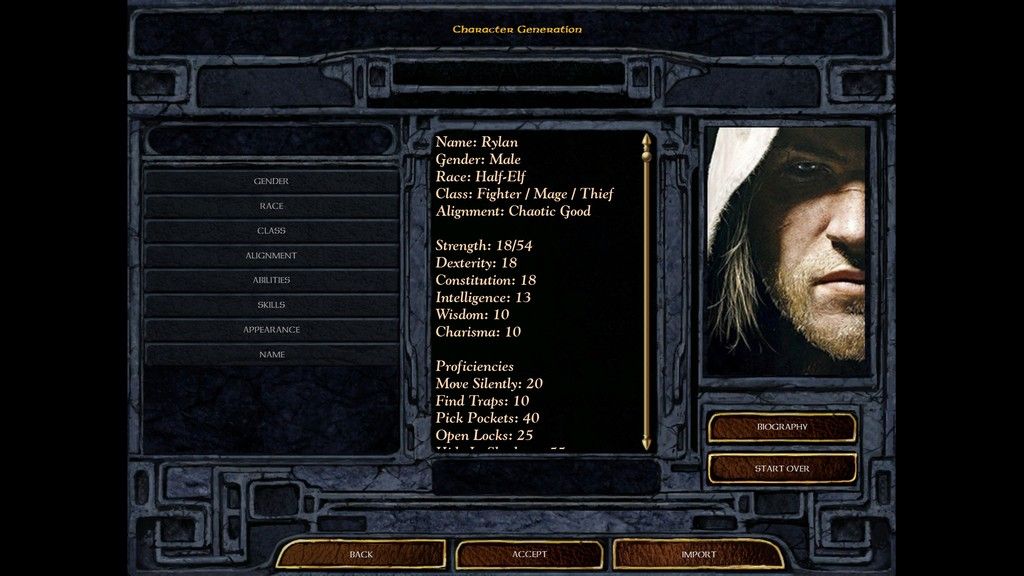Import an existing character

(698, 554)
